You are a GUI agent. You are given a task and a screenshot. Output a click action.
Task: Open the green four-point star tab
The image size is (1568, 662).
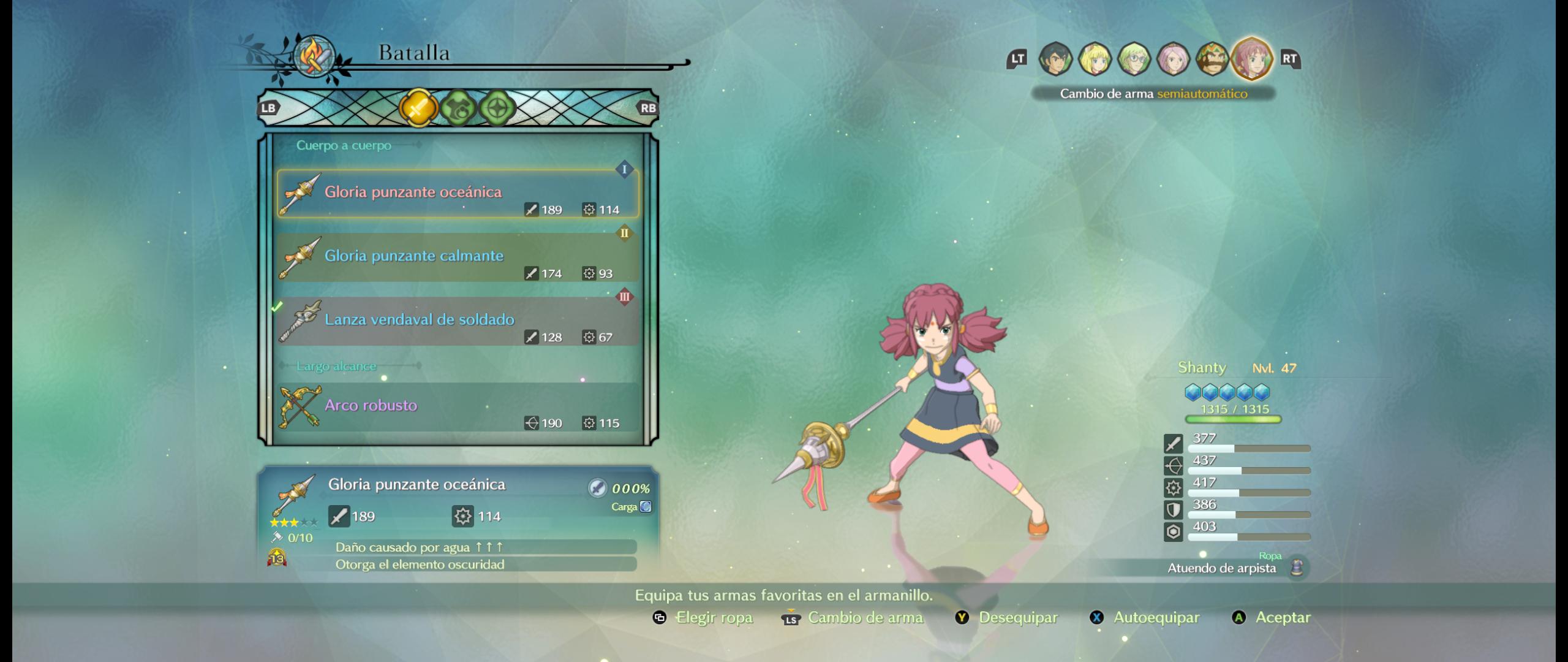tap(497, 108)
